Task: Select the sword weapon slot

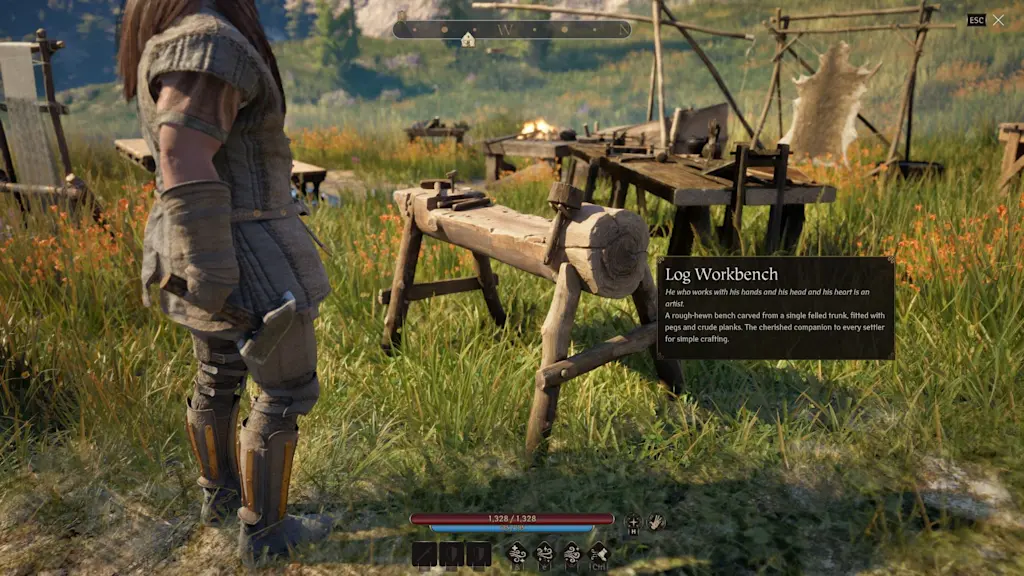Action: (x=424, y=554)
